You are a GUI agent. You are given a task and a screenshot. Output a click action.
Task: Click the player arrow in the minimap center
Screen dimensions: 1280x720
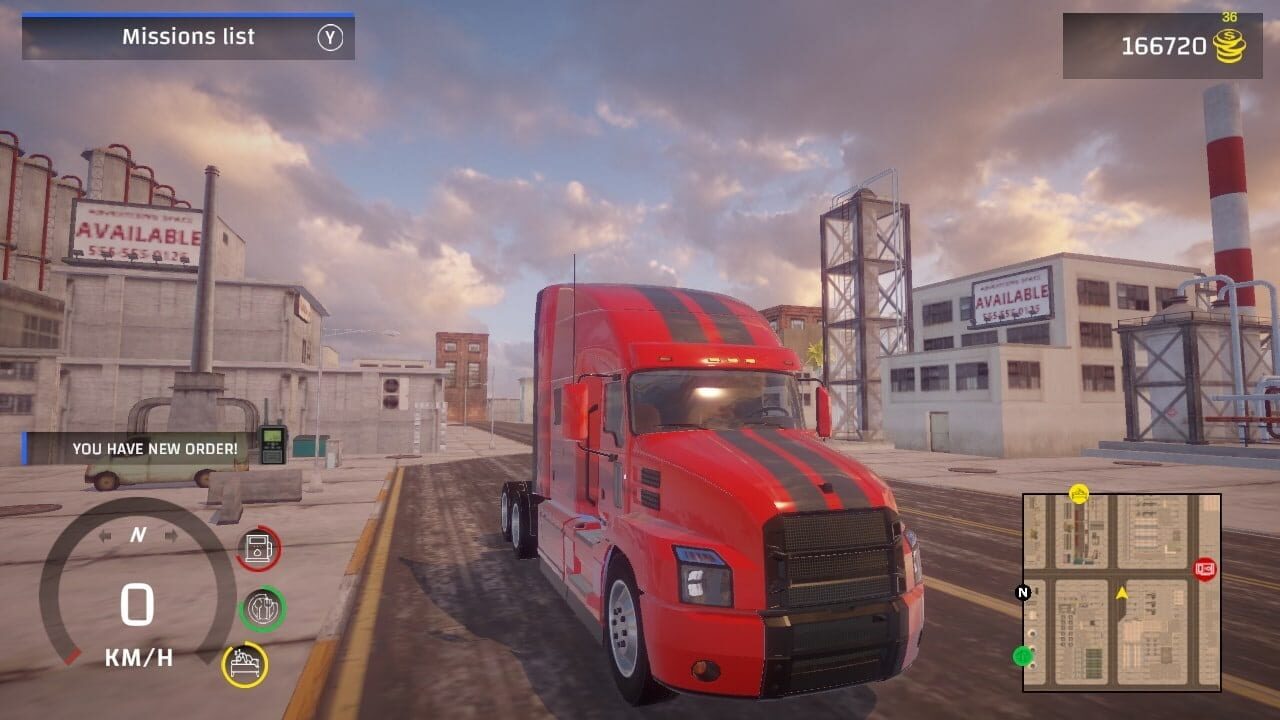[1122, 592]
